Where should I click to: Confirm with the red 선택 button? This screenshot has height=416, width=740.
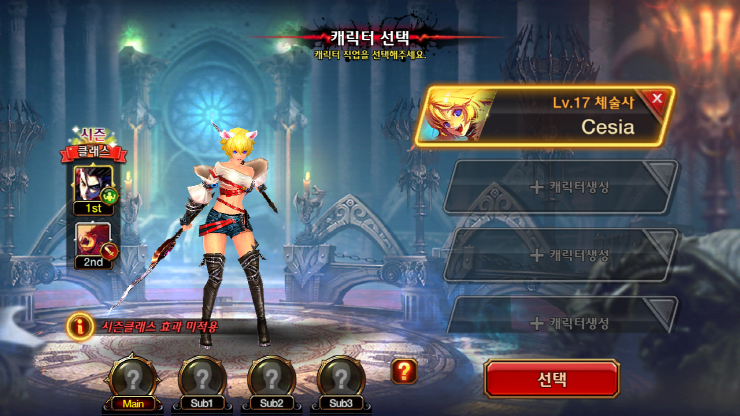(553, 379)
